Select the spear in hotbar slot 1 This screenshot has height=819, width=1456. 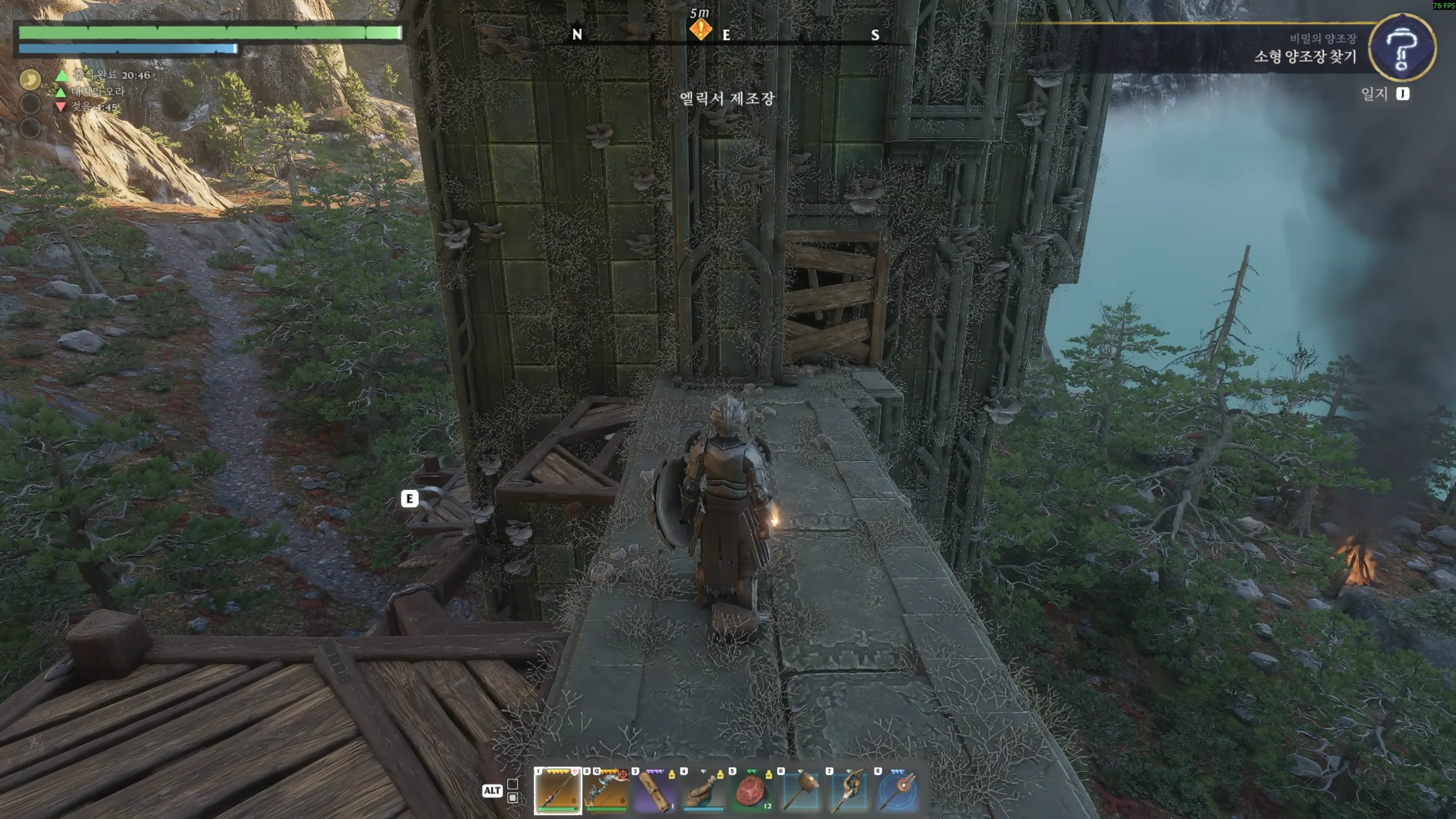(557, 790)
